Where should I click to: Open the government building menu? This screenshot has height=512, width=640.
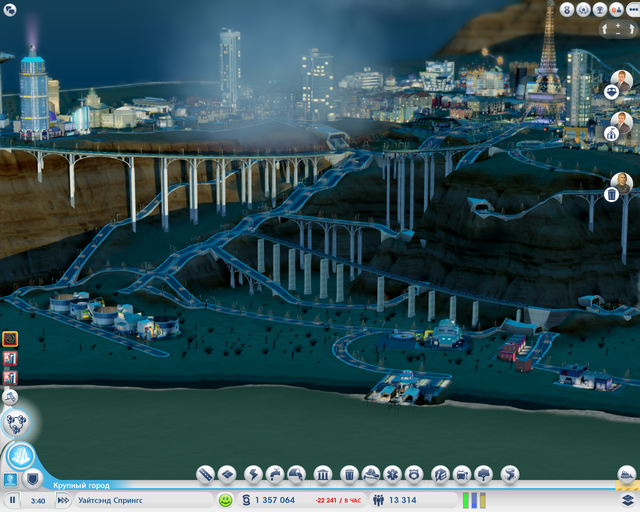coord(323,473)
